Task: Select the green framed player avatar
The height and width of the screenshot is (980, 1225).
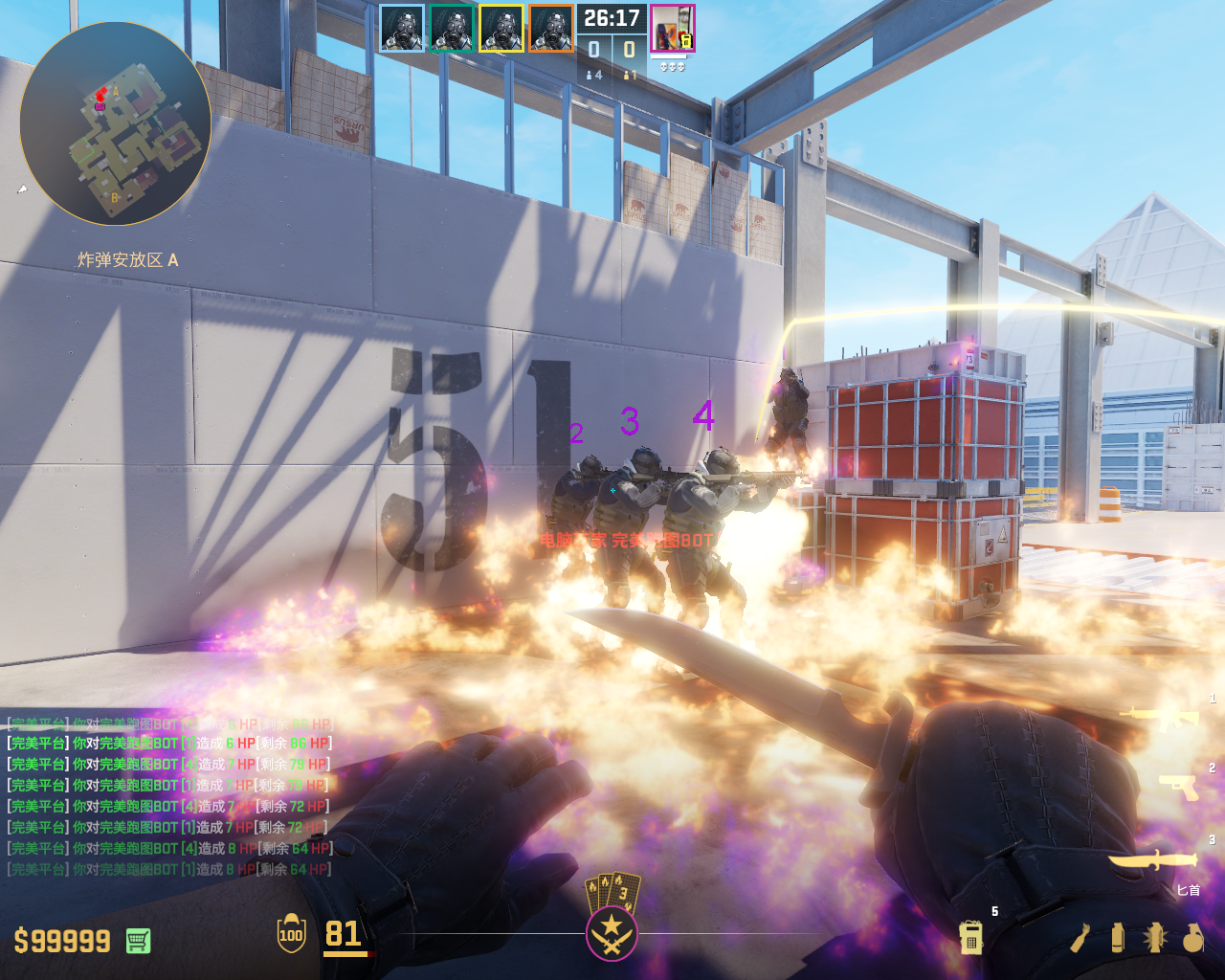Action: (452, 29)
